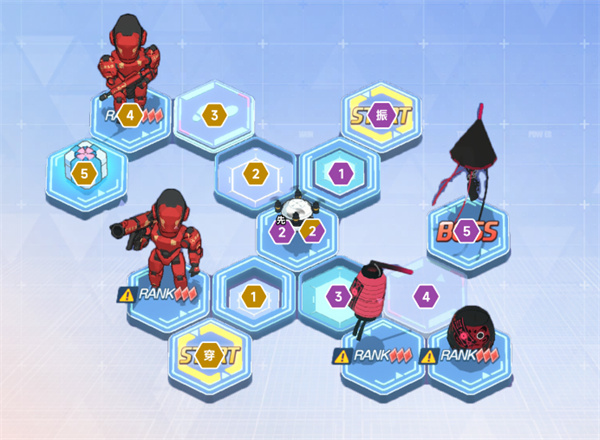Click the purple 2 marker beside the drone

283,232
